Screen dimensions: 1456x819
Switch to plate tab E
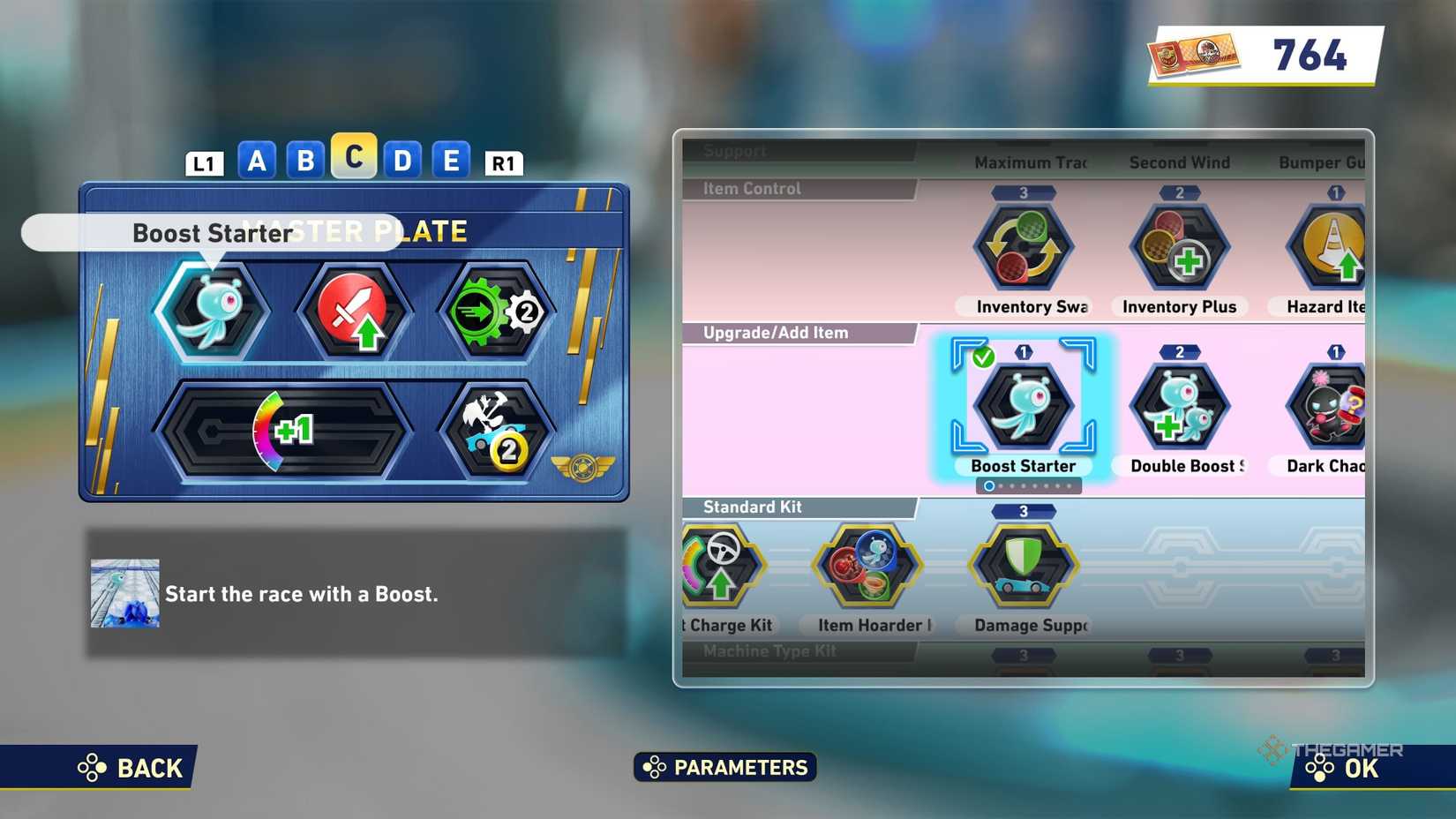coord(451,160)
